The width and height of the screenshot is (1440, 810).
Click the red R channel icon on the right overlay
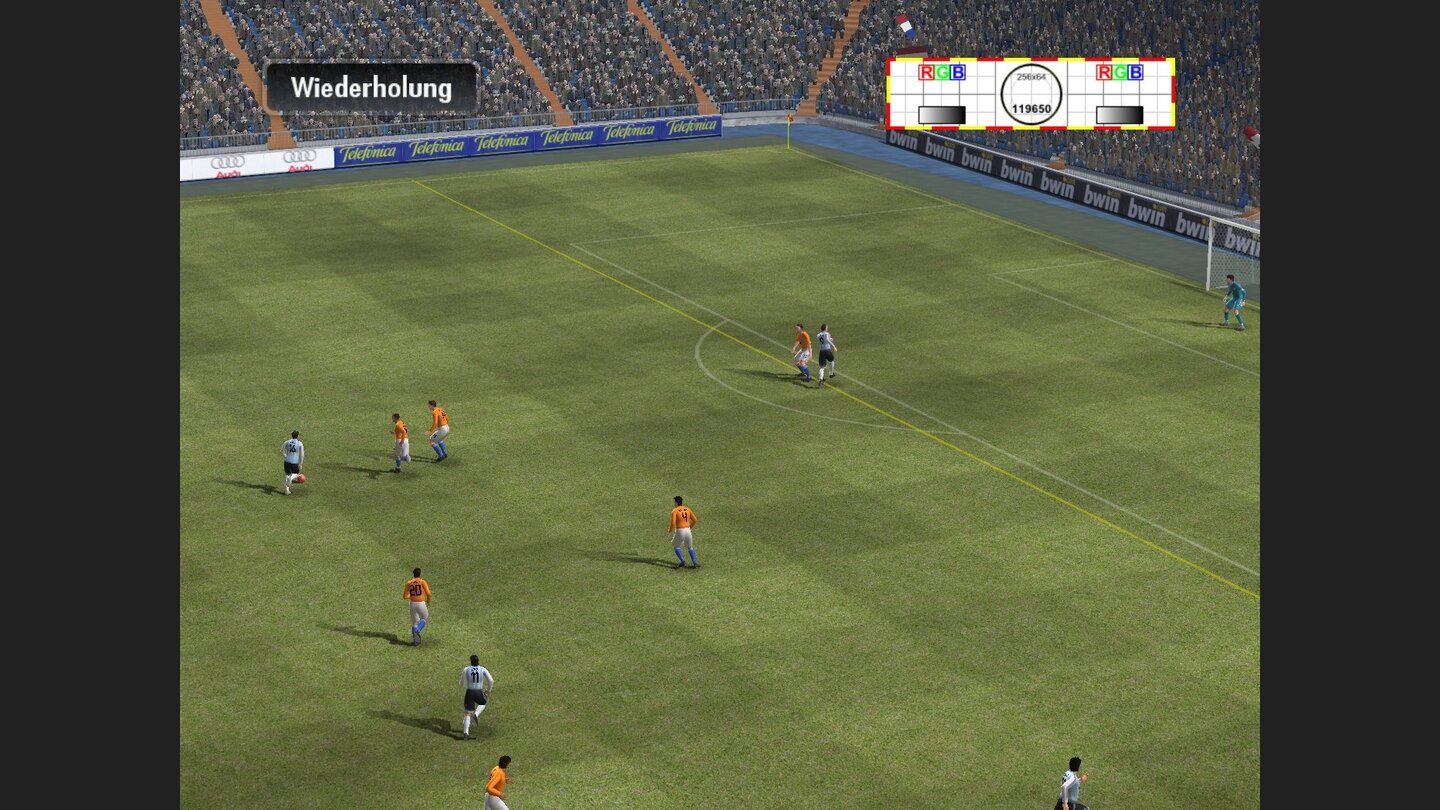[x=1103, y=72]
